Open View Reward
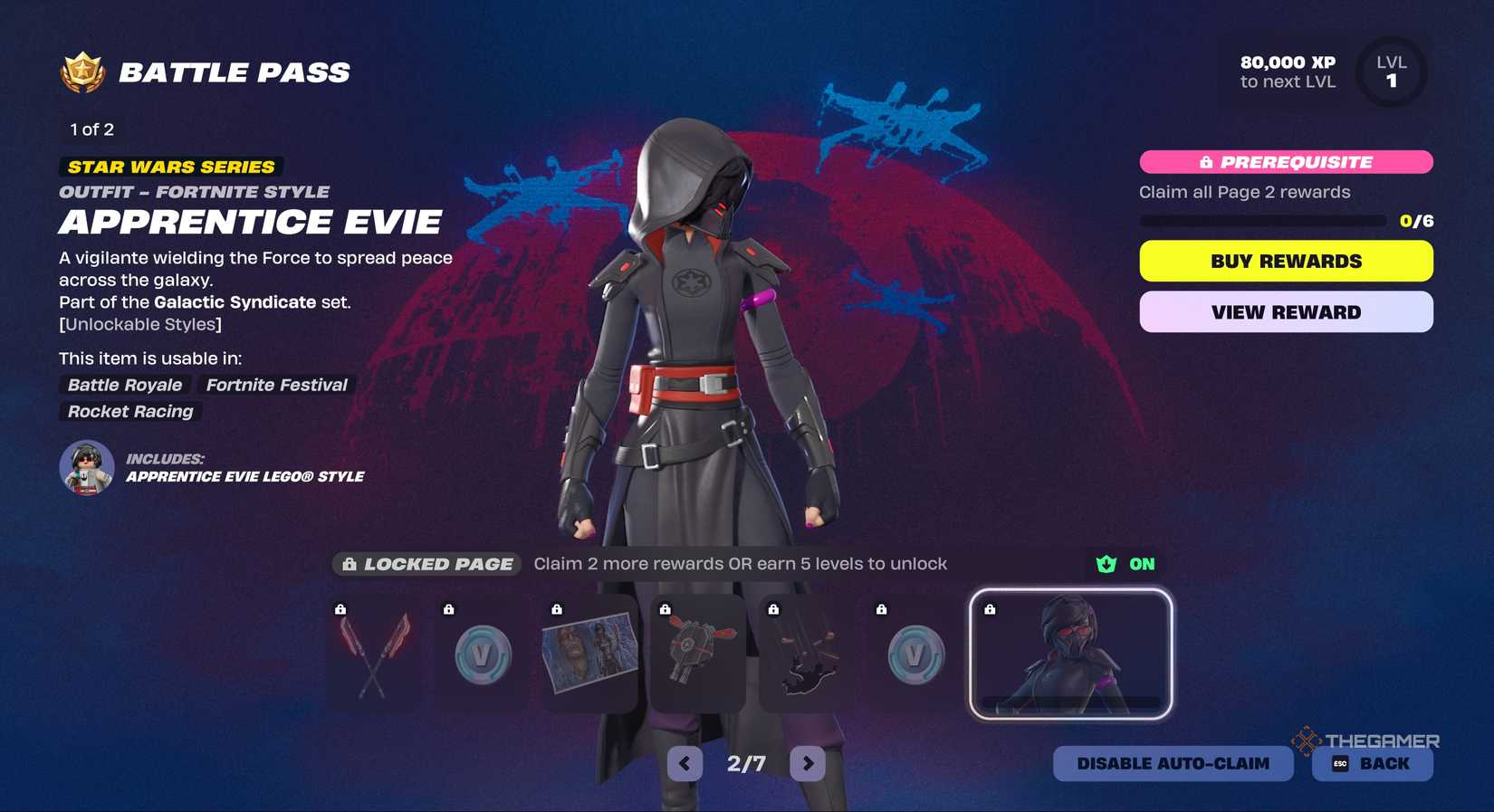 click(1285, 311)
